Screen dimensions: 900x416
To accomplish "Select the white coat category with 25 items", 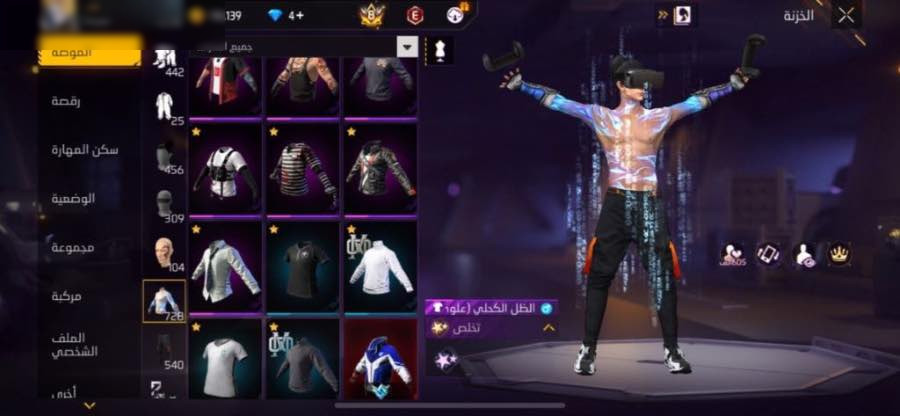I will [164, 108].
